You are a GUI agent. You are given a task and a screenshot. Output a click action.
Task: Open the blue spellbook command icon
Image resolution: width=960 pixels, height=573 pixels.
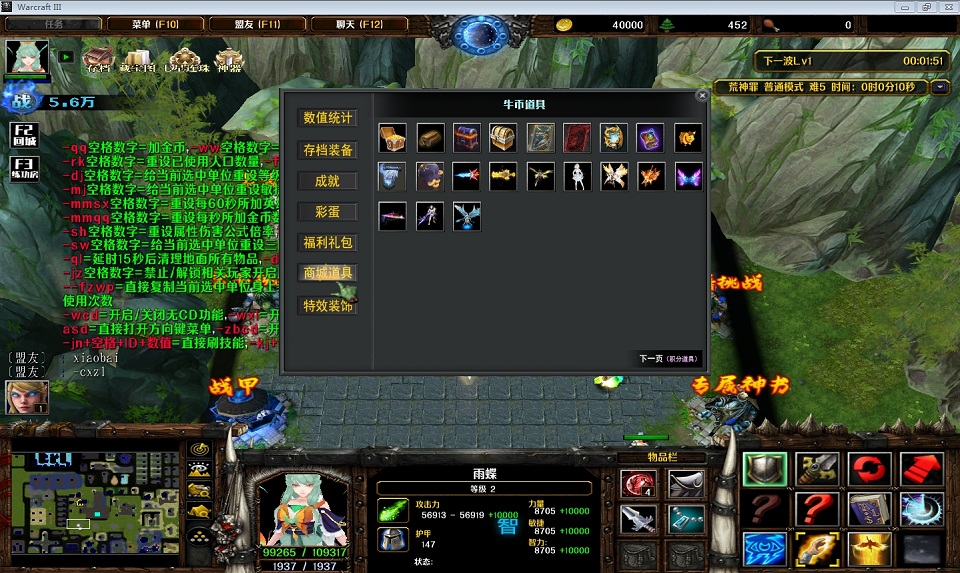[x=869, y=509]
